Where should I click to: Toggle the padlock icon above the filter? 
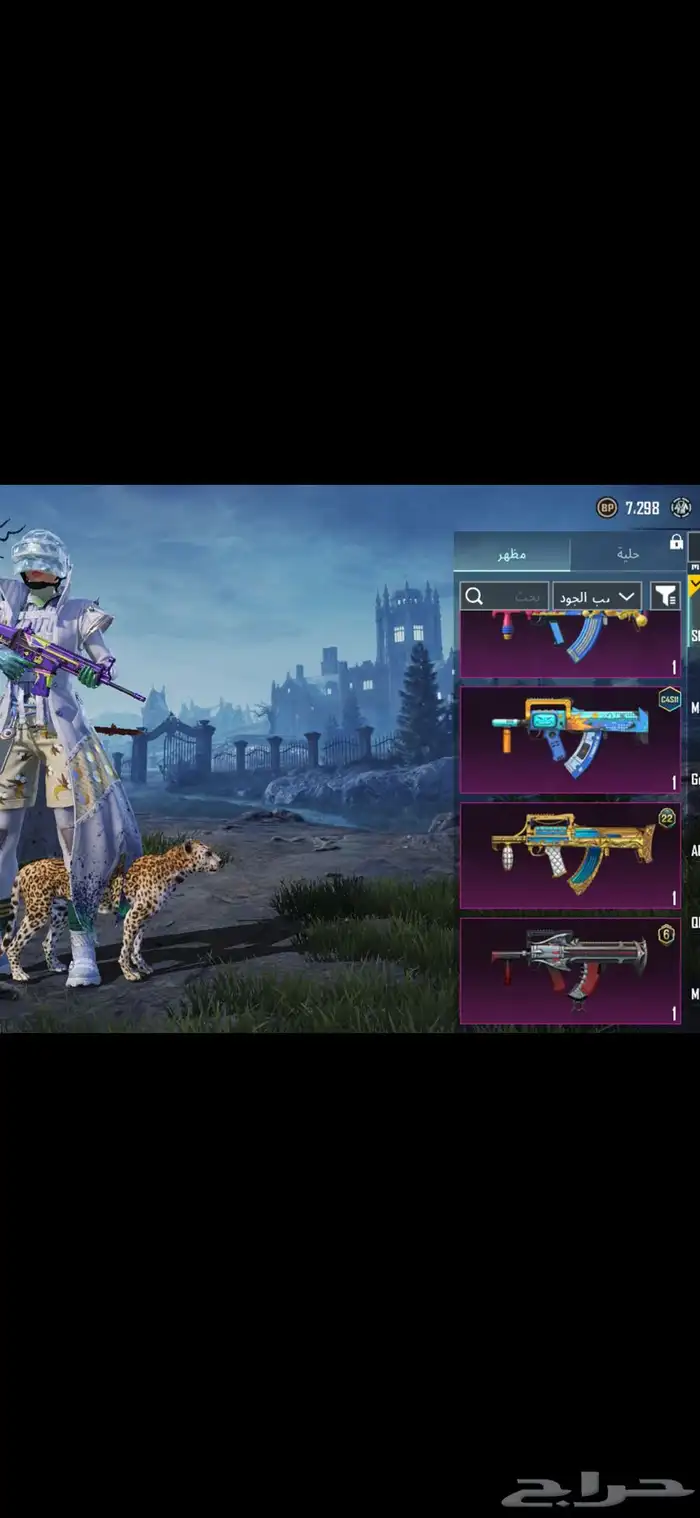coord(676,542)
